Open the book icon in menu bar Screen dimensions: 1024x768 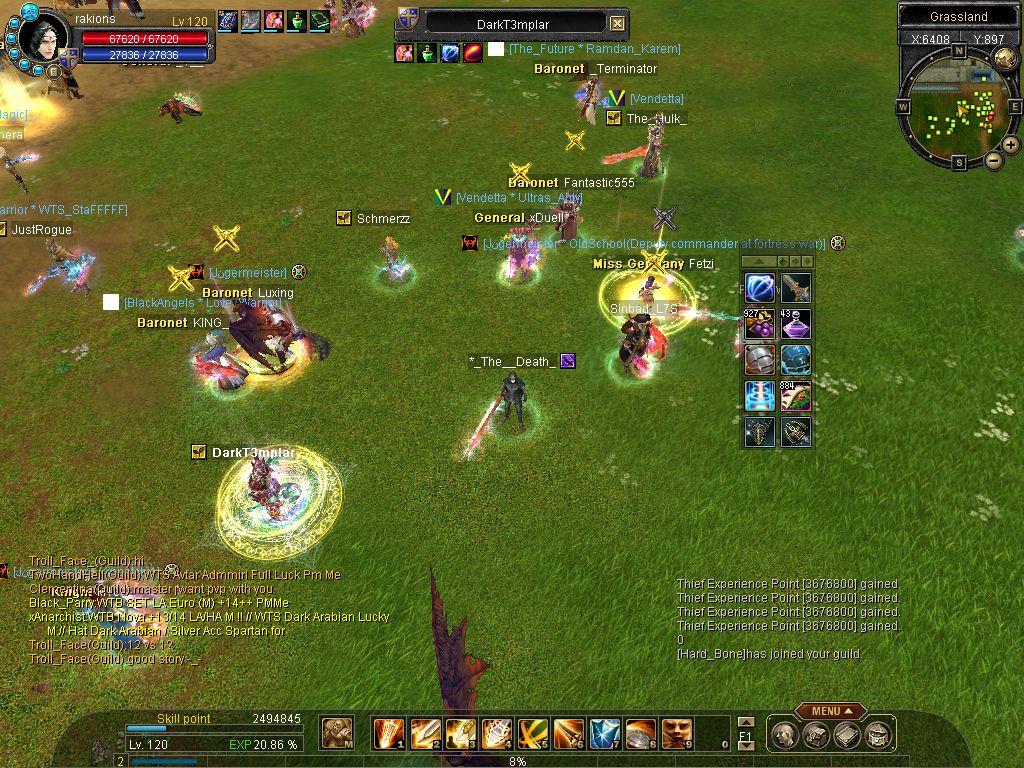(848, 735)
